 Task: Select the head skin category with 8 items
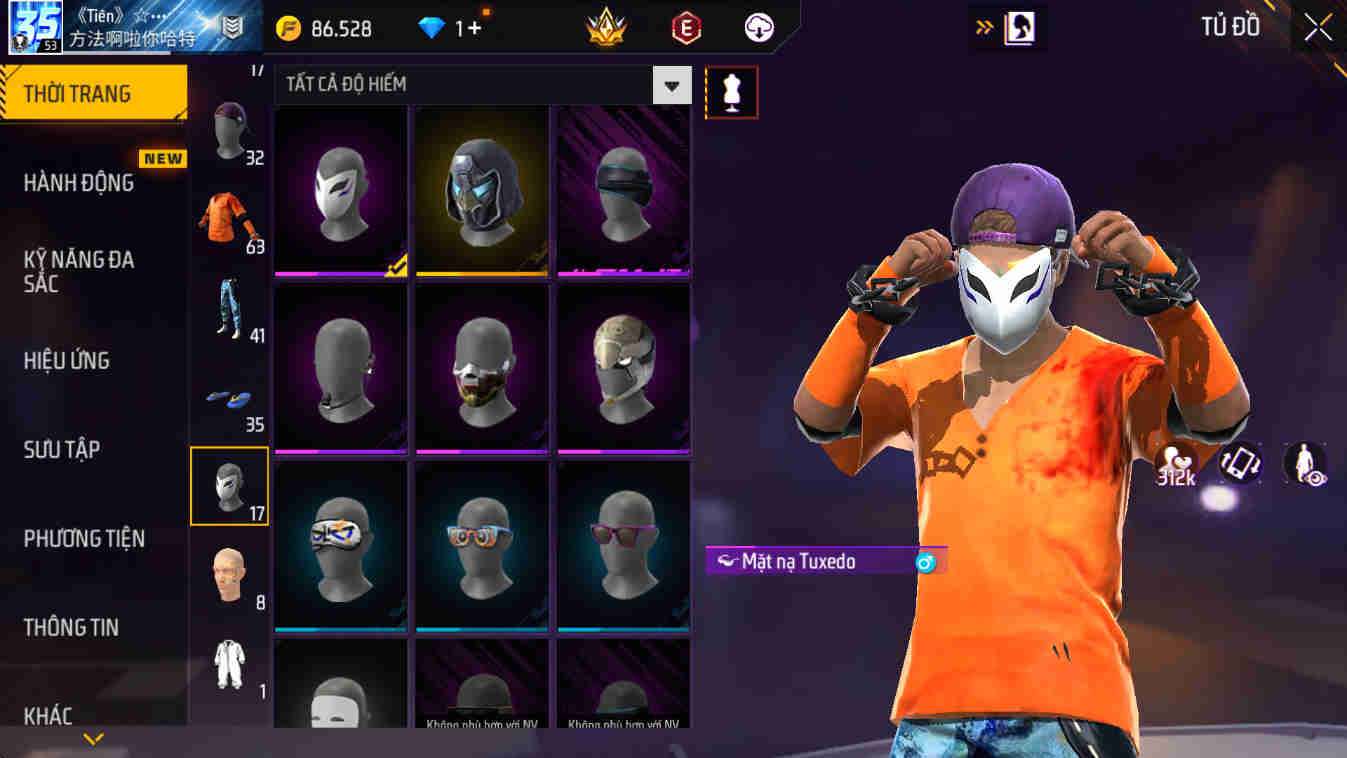tap(226, 576)
